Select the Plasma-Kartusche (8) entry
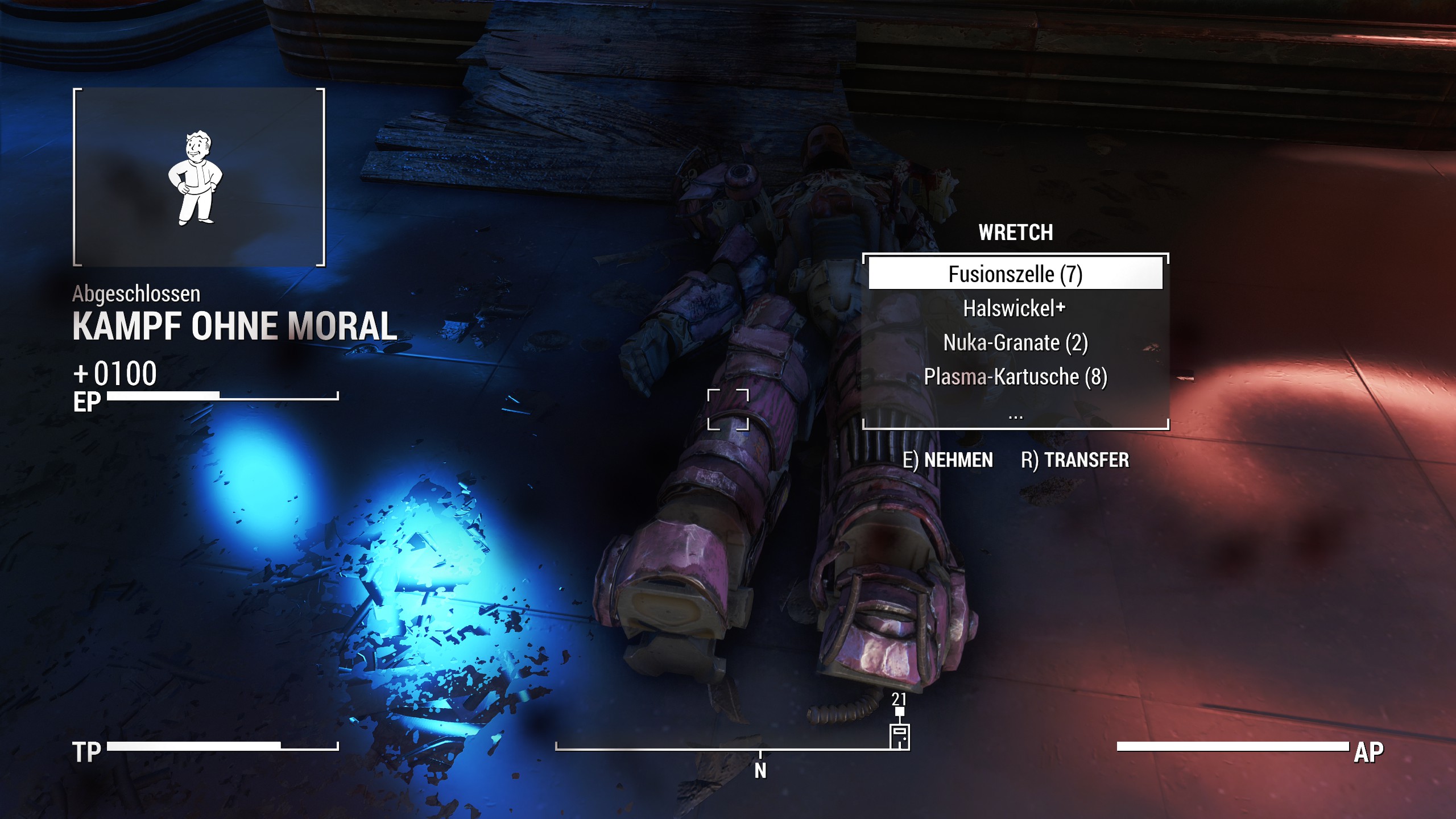Screen dimensions: 1456x819 click(1015, 377)
